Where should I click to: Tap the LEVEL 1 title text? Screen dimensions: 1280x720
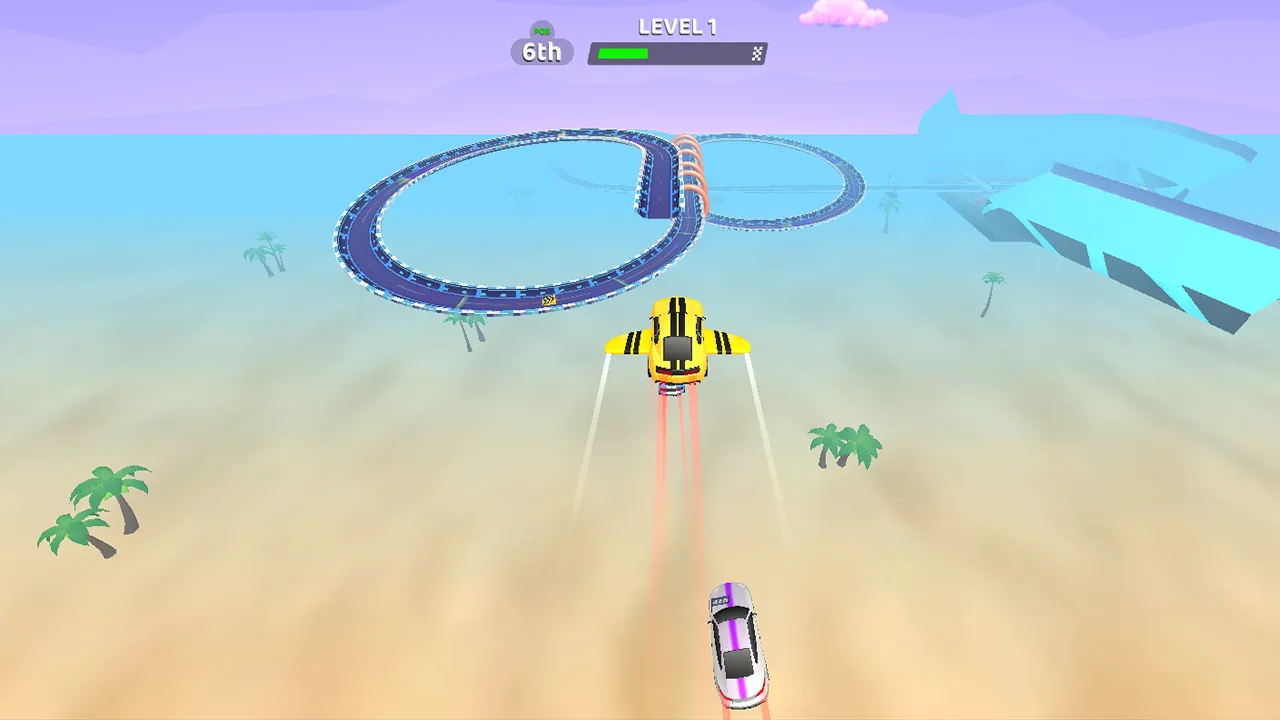[x=677, y=27]
